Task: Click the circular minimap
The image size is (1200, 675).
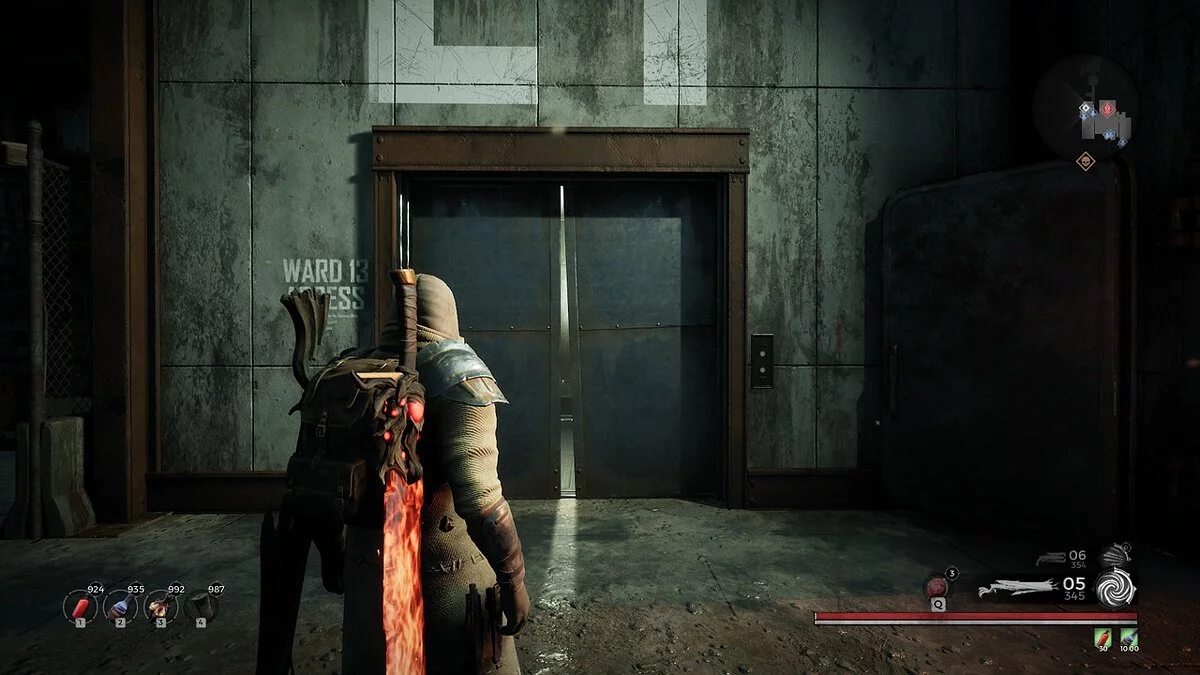Action: pos(1085,108)
